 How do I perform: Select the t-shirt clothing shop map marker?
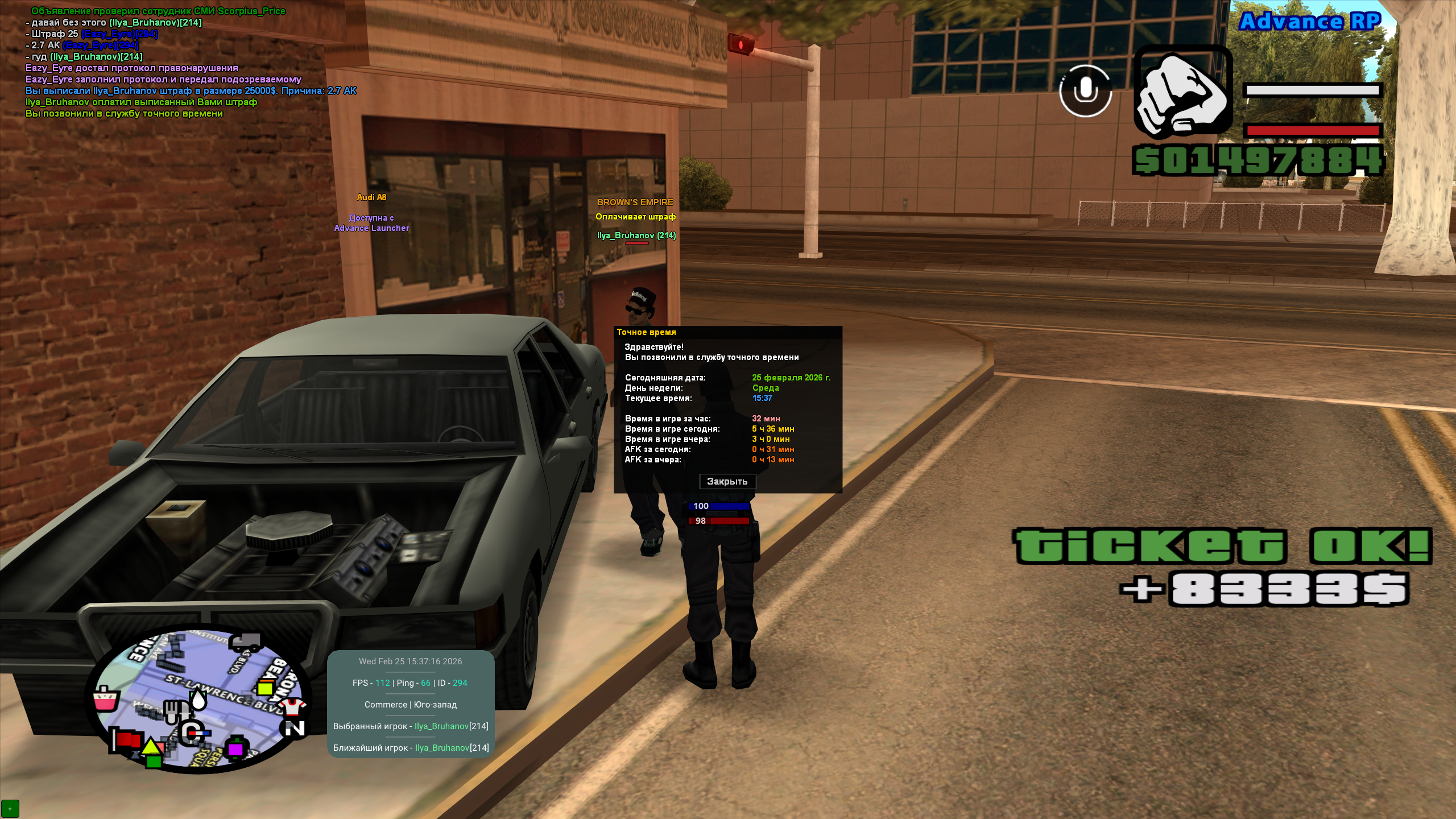click(292, 707)
